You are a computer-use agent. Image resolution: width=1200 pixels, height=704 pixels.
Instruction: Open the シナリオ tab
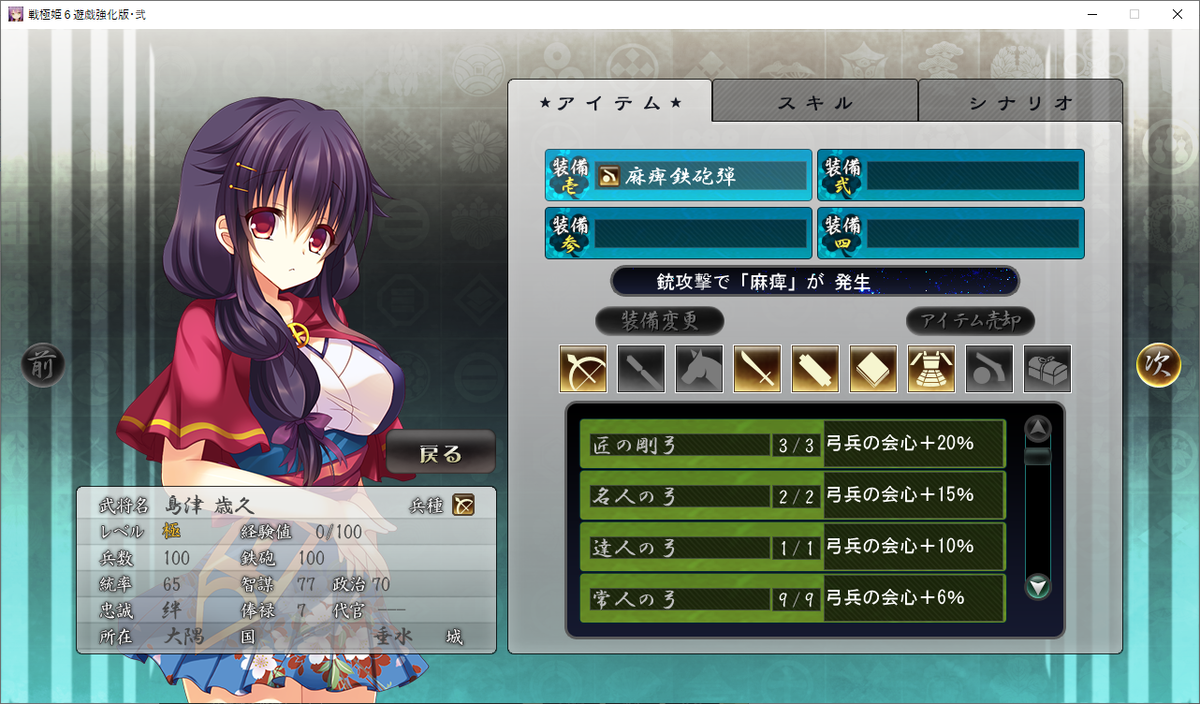(x=1020, y=102)
